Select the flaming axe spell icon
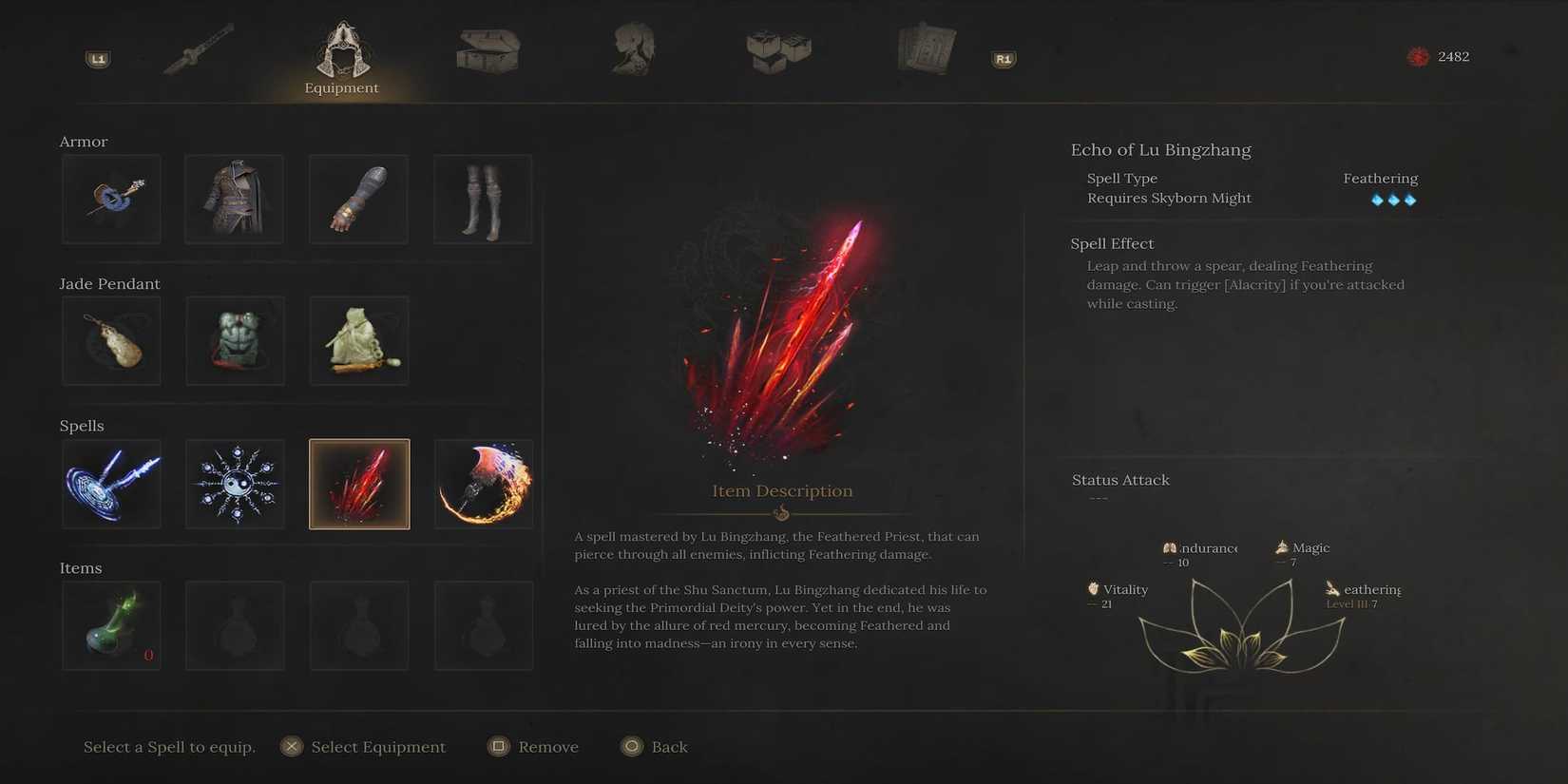 (483, 483)
